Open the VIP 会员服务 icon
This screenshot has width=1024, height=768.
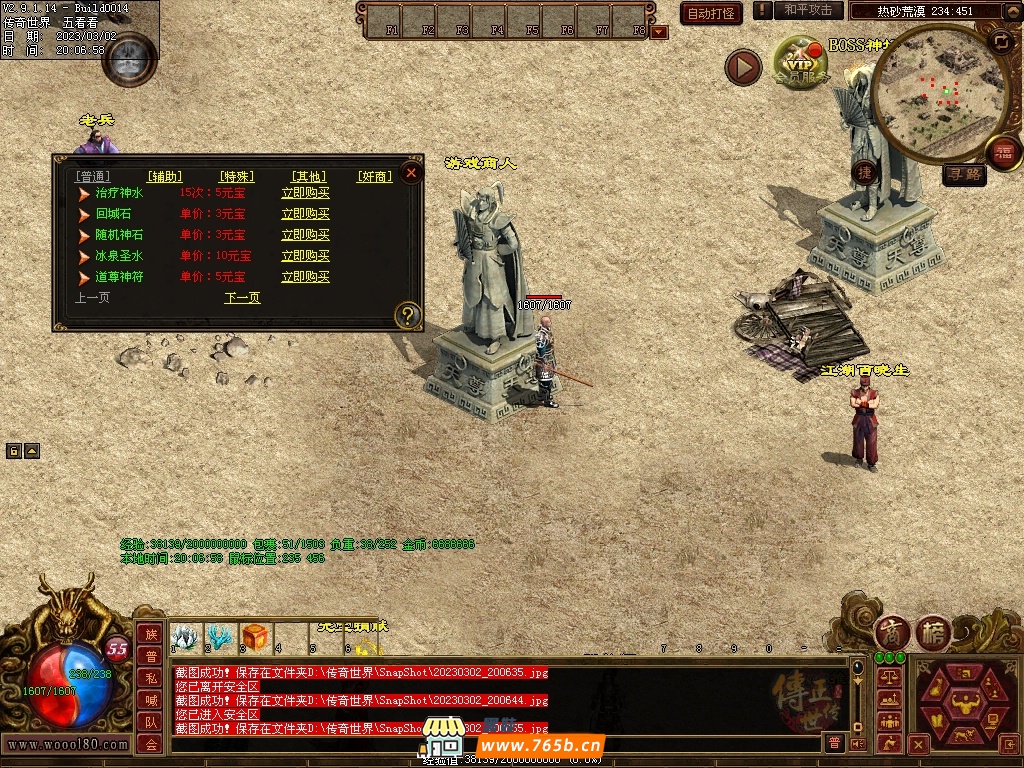pyautogui.click(x=801, y=62)
